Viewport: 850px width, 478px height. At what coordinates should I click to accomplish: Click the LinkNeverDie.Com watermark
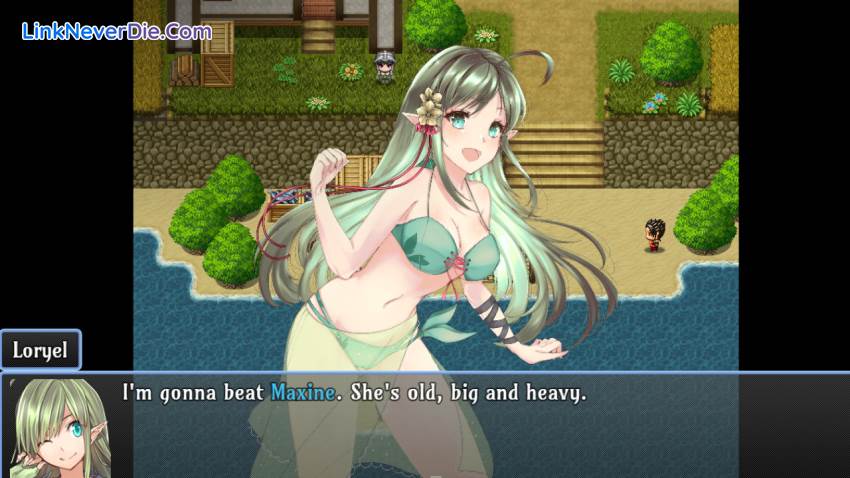point(116,31)
